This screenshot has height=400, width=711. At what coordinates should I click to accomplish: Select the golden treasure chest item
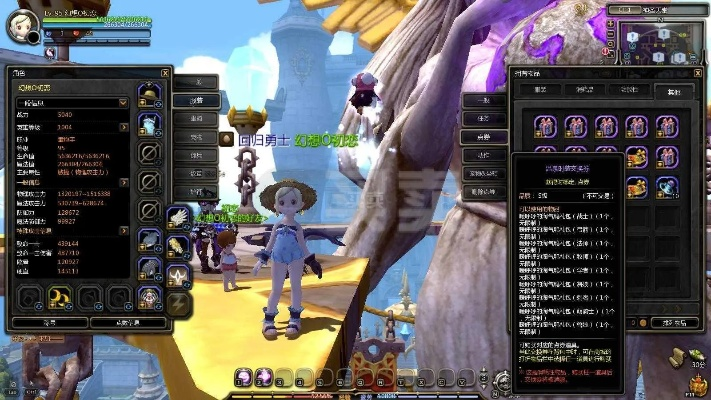(x=637, y=156)
